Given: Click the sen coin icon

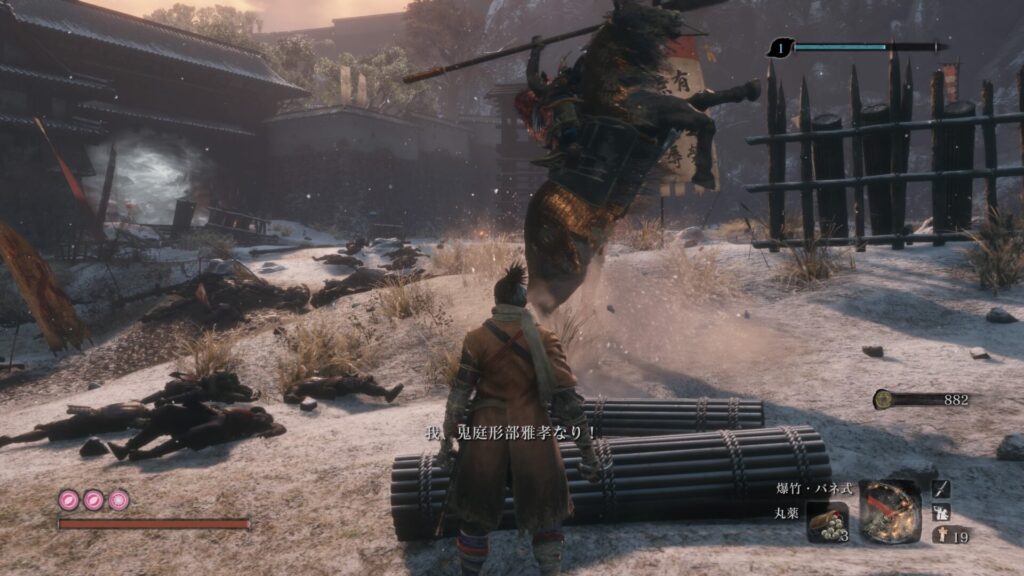Looking at the screenshot, I should (x=884, y=400).
